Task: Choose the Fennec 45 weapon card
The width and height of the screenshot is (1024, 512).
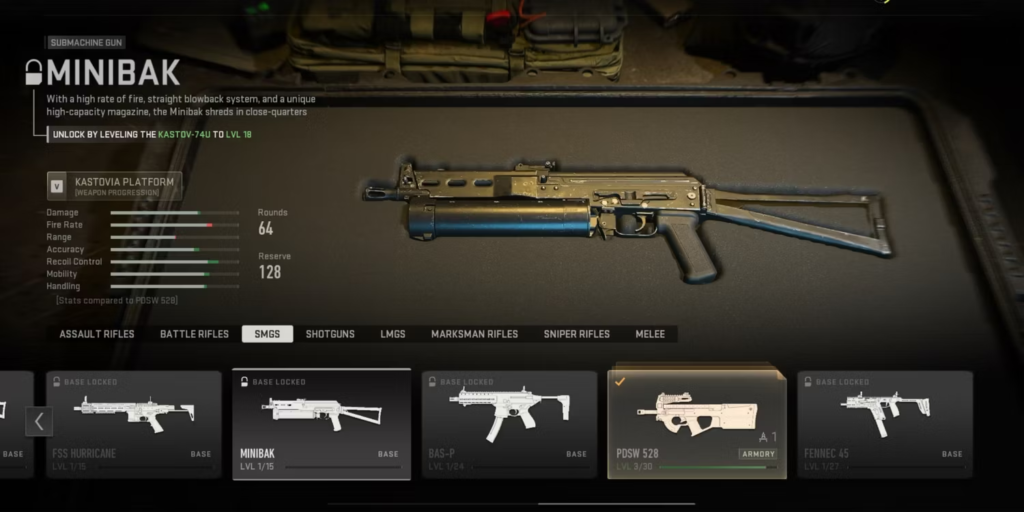Action: point(885,424)
